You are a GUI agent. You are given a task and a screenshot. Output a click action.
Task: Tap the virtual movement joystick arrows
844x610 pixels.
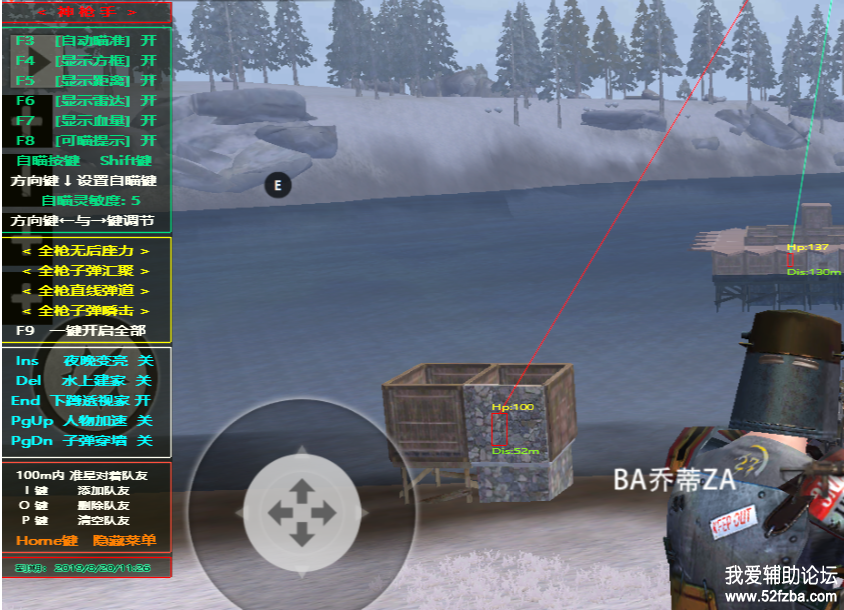(301, 512)
